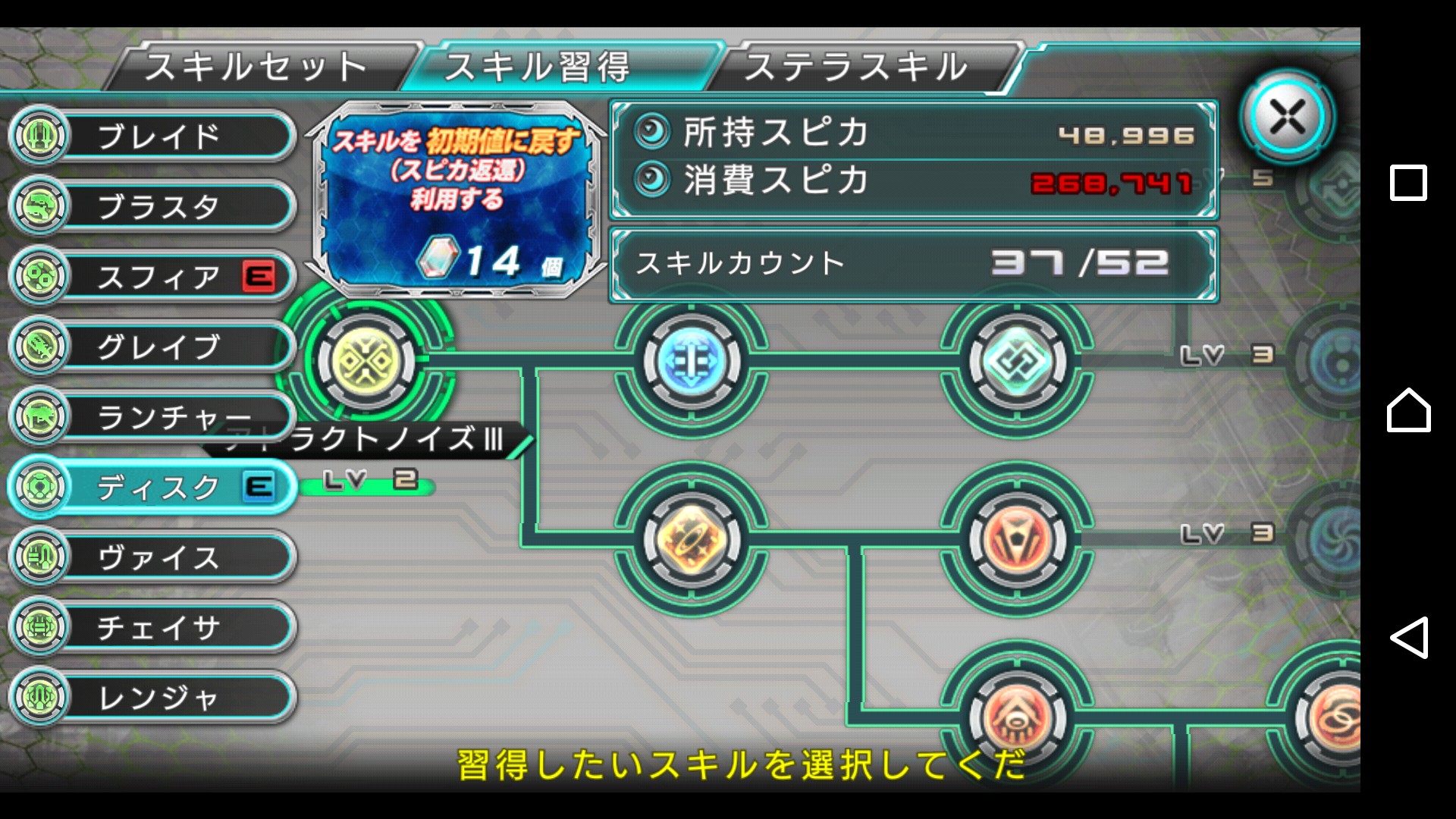Choose the blue arrows skill node

point(691,362)
